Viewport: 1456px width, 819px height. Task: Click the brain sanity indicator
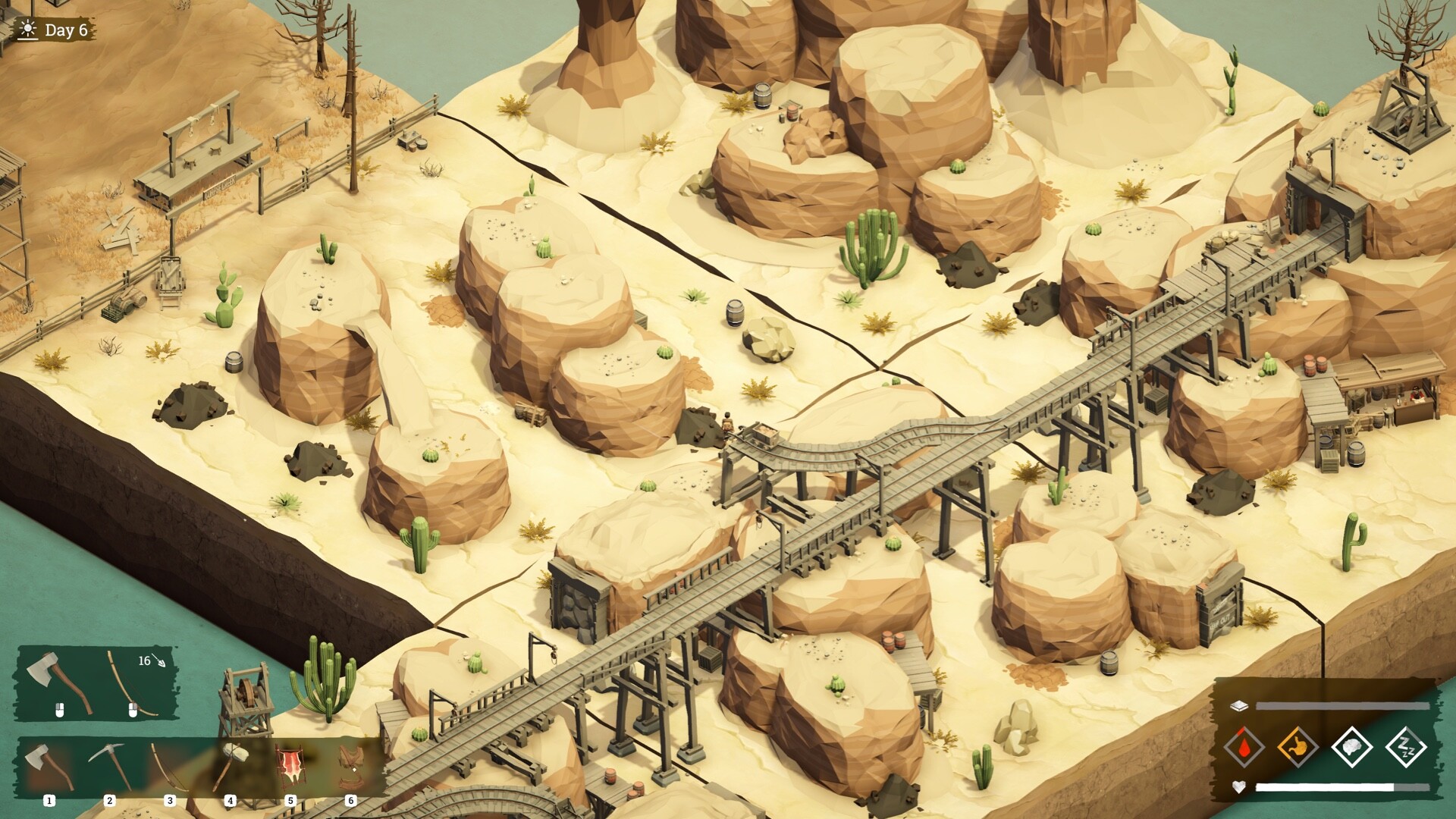pyautogui.click(x=1351, y=746)
